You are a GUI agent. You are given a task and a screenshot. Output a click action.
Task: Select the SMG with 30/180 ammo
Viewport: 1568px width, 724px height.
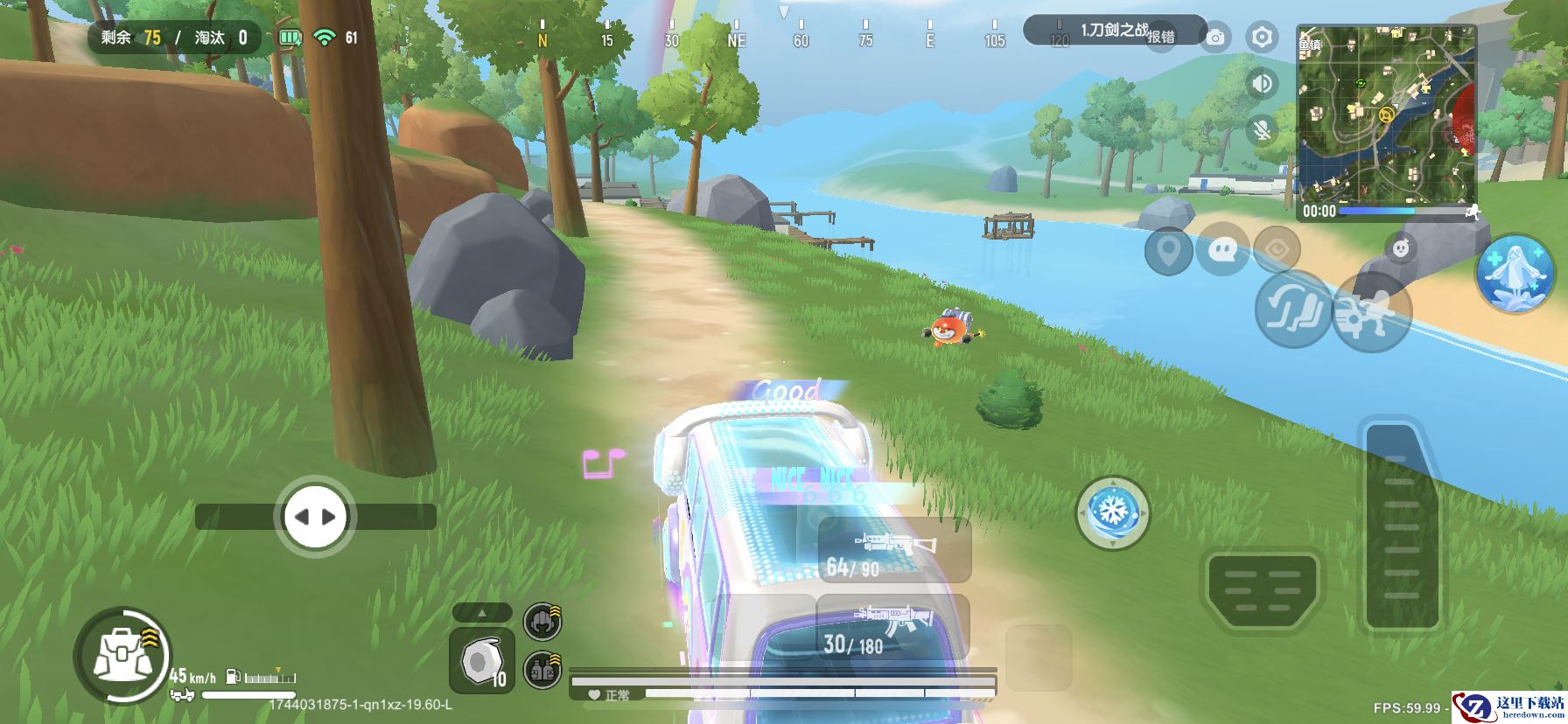coord(892,628)
